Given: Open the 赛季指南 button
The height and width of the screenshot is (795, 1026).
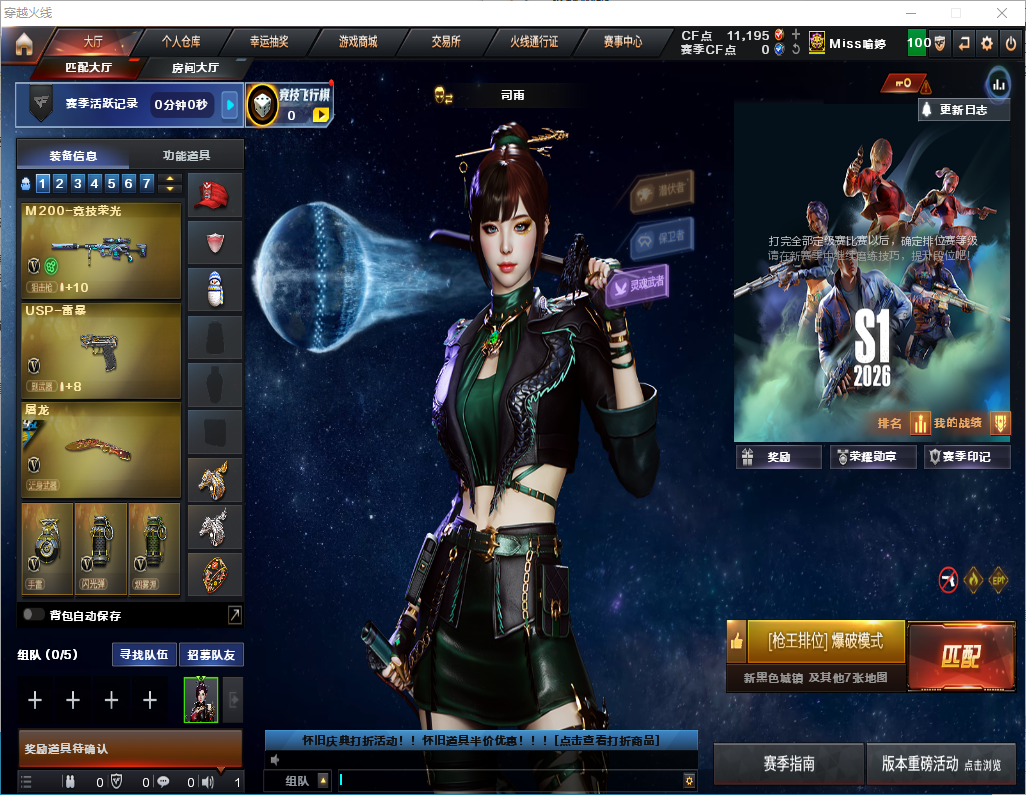Looking at the screenshot, I should (789, 764).
